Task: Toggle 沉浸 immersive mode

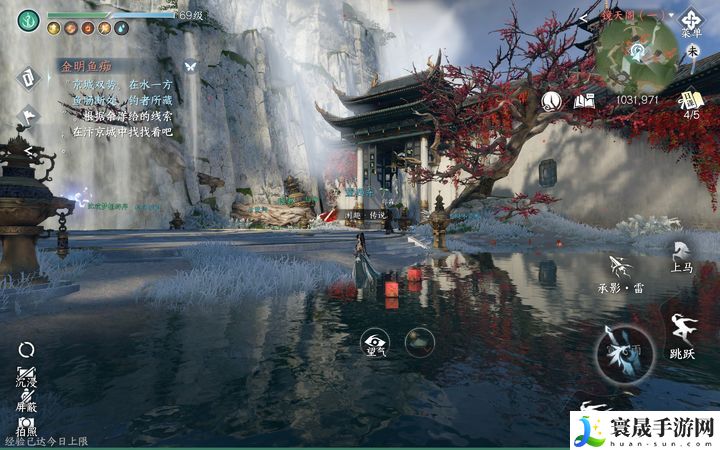Action: coord(27,373)
